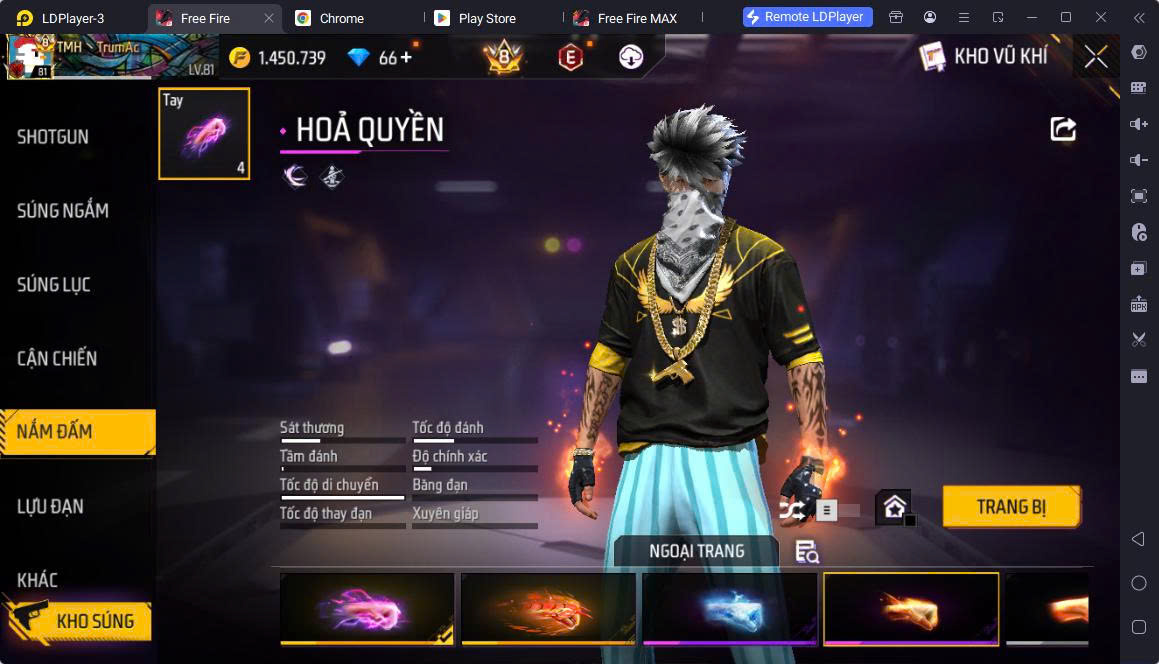The height and width of the screenshot is (664, 1159).
Task: Pick the blue ice fist skin
Action: click(x=730, y=608)
